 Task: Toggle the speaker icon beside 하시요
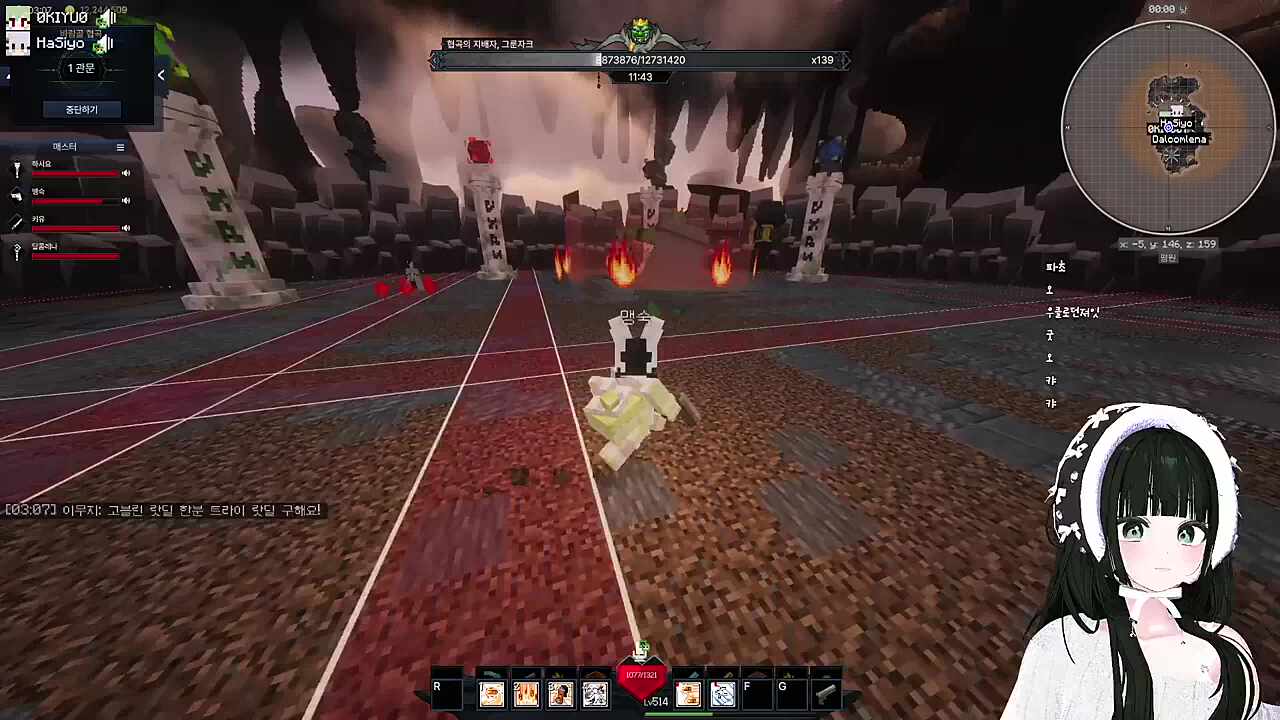coord(126,173)
